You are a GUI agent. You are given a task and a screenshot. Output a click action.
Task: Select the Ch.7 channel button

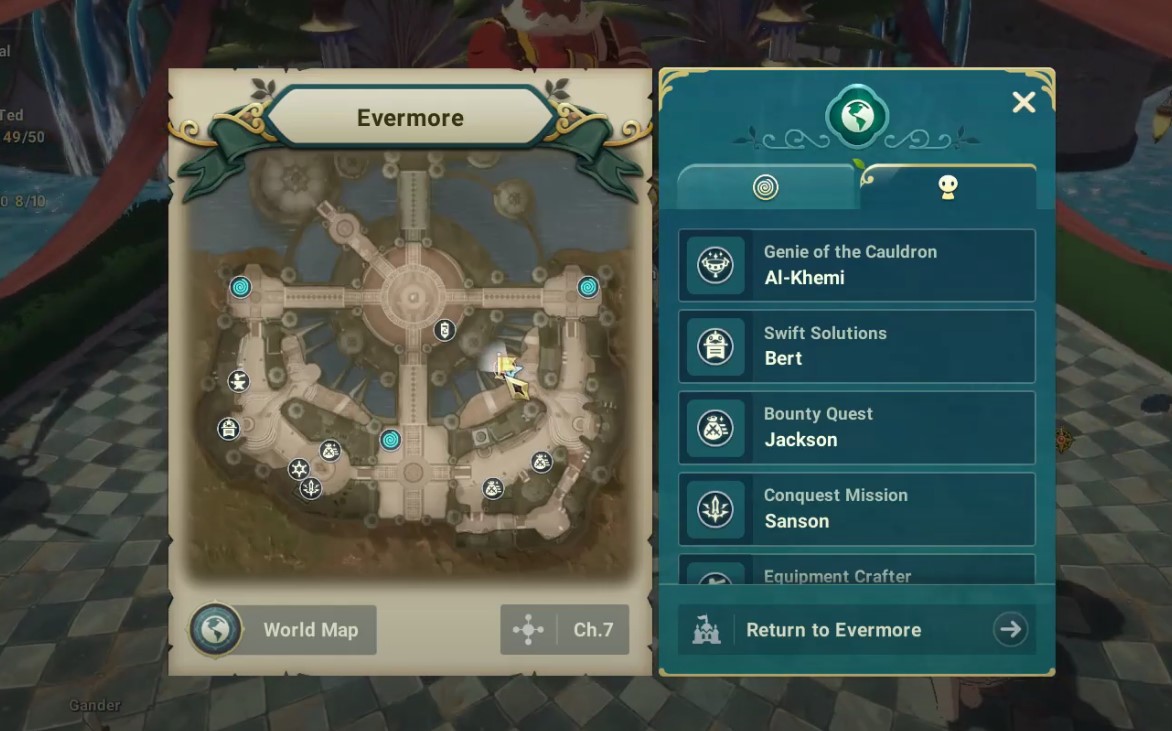(x=565, y=630)
